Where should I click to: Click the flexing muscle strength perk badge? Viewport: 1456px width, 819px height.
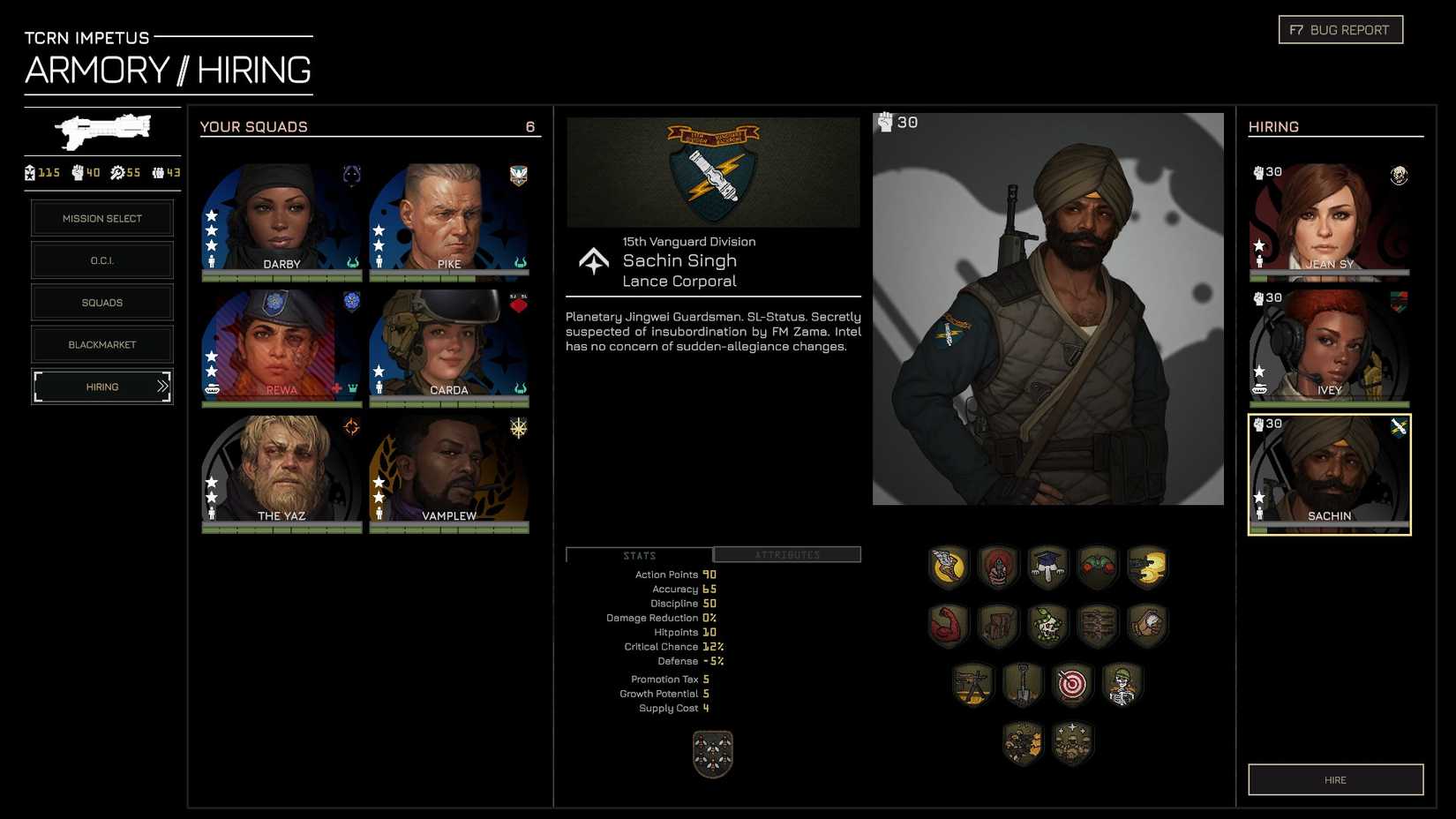tap(948, 625)
